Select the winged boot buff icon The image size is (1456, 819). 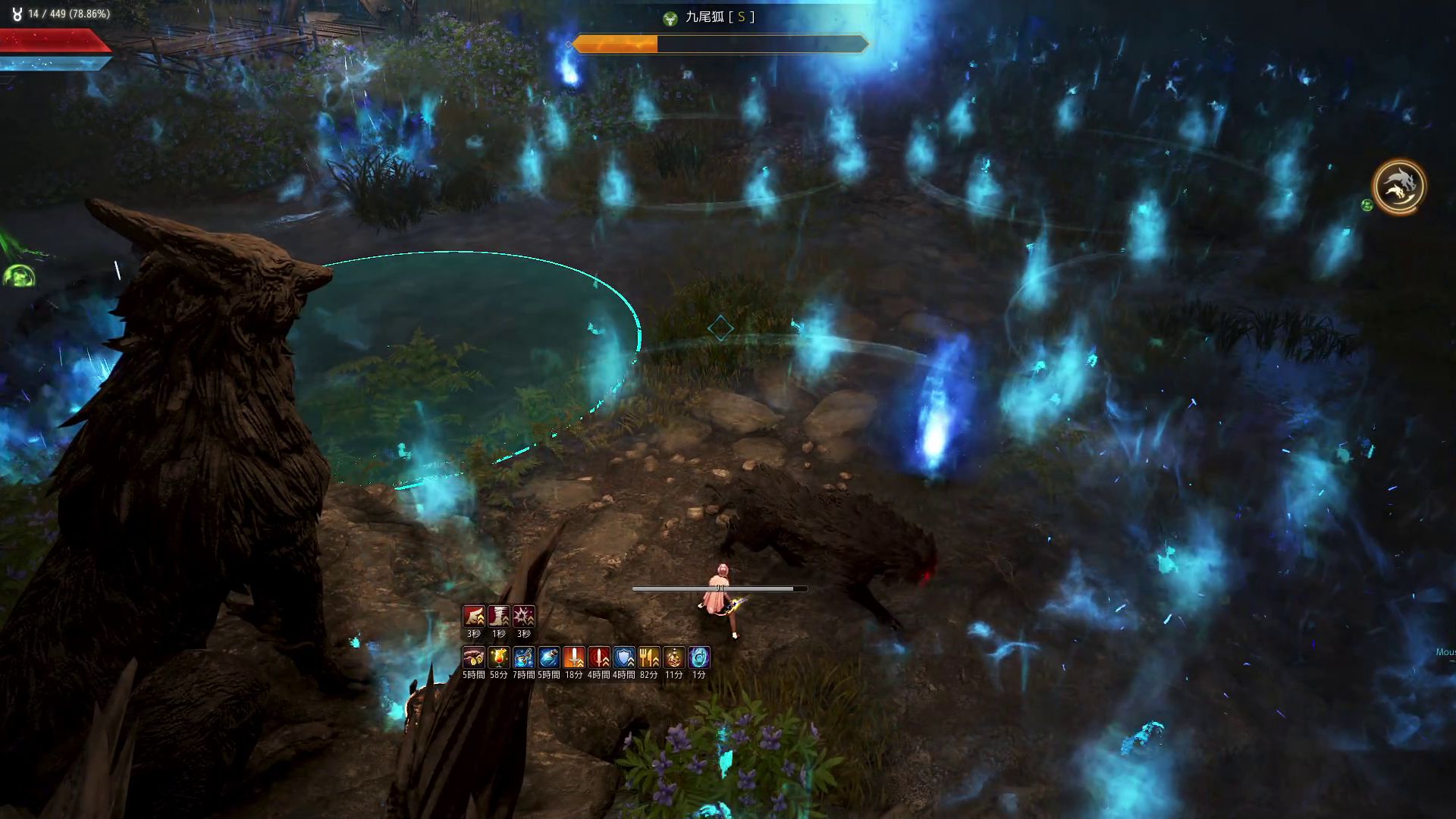(x=474, y=616)
